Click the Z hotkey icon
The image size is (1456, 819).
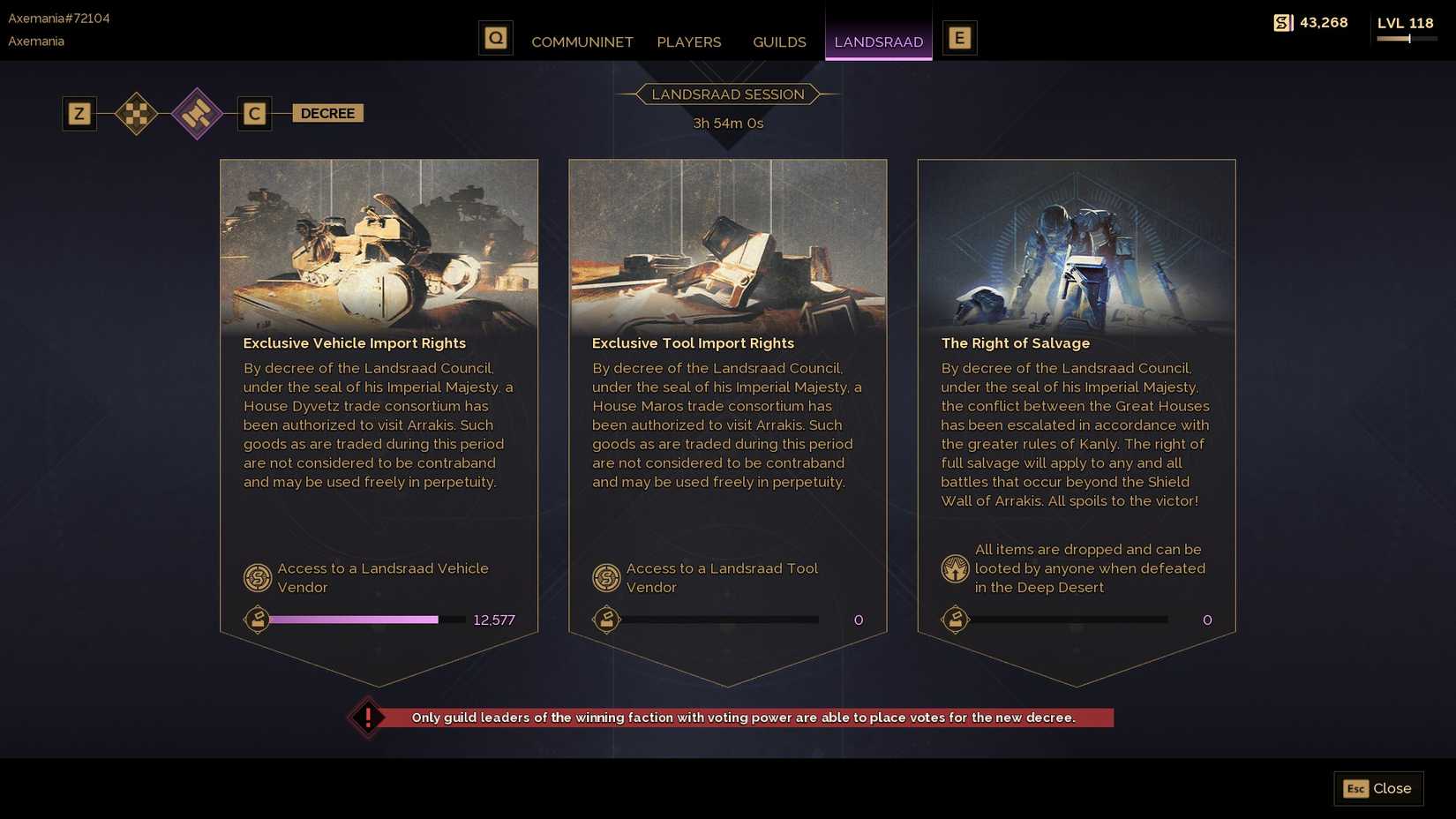tap(79, 113)
